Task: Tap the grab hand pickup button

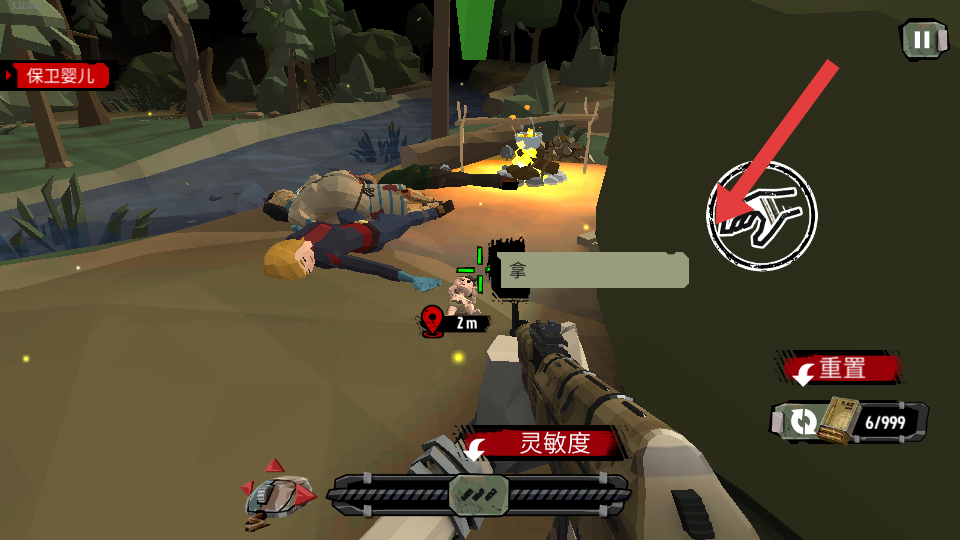Action: tap(762, 215)
